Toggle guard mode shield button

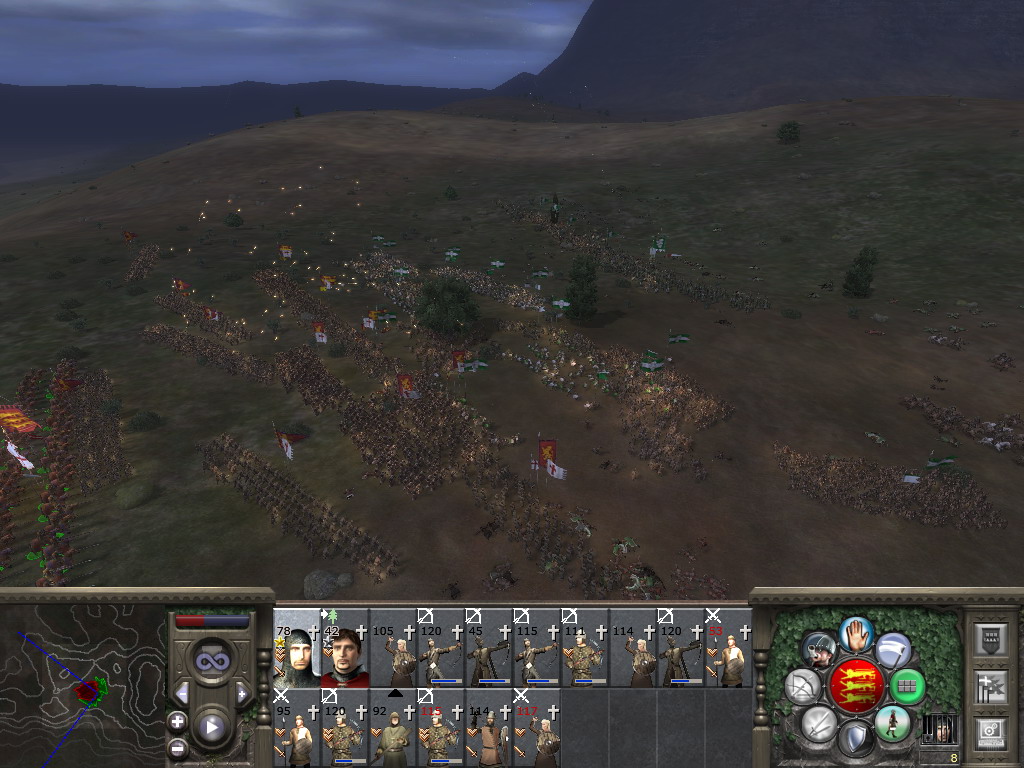(856, 739)
